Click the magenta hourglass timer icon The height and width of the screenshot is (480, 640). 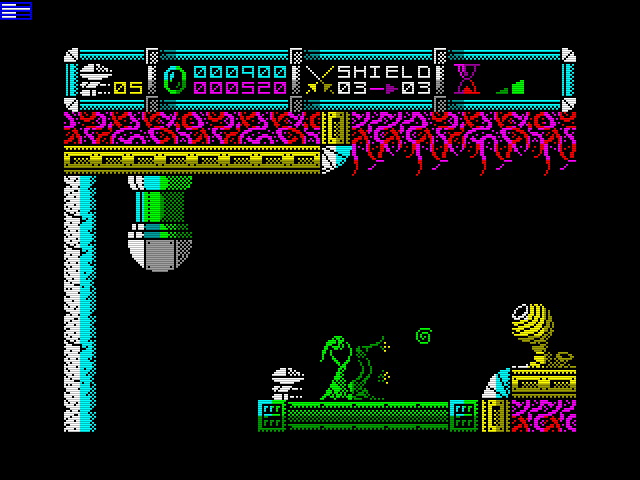466,79
